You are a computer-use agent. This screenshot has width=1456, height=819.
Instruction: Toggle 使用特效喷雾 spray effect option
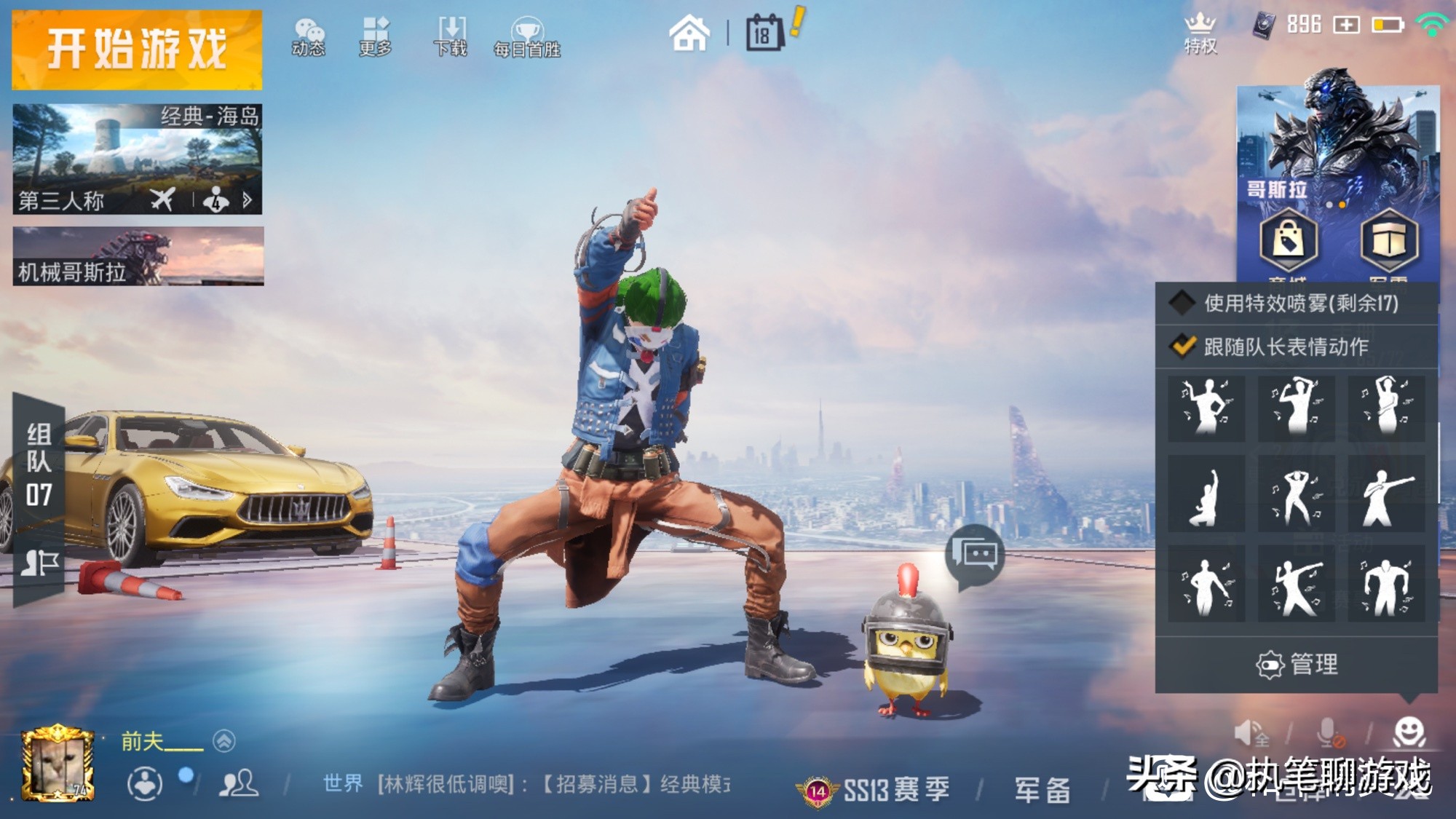pyautogui.click(x=1182, y=303)
